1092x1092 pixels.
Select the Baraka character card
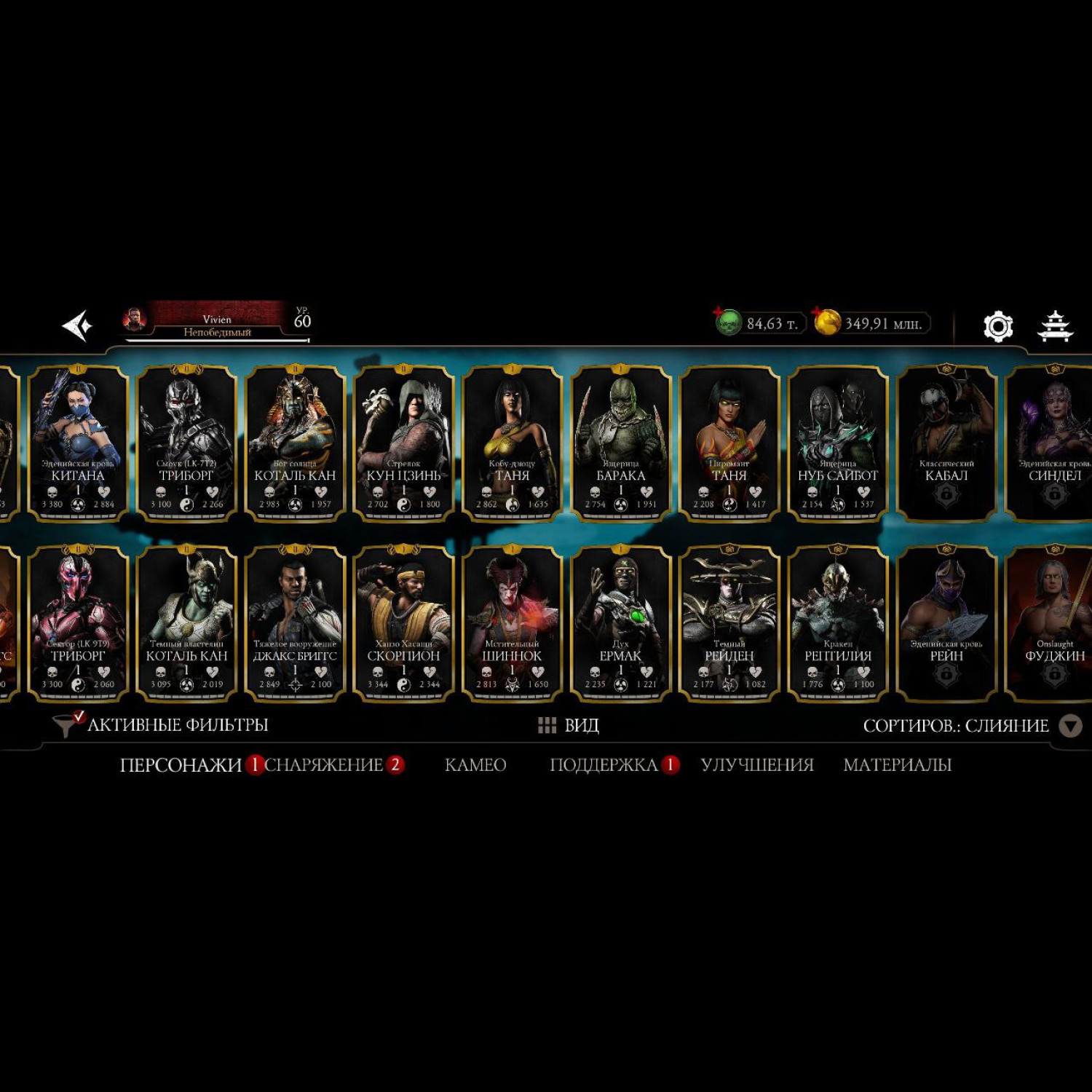point(621,443)
